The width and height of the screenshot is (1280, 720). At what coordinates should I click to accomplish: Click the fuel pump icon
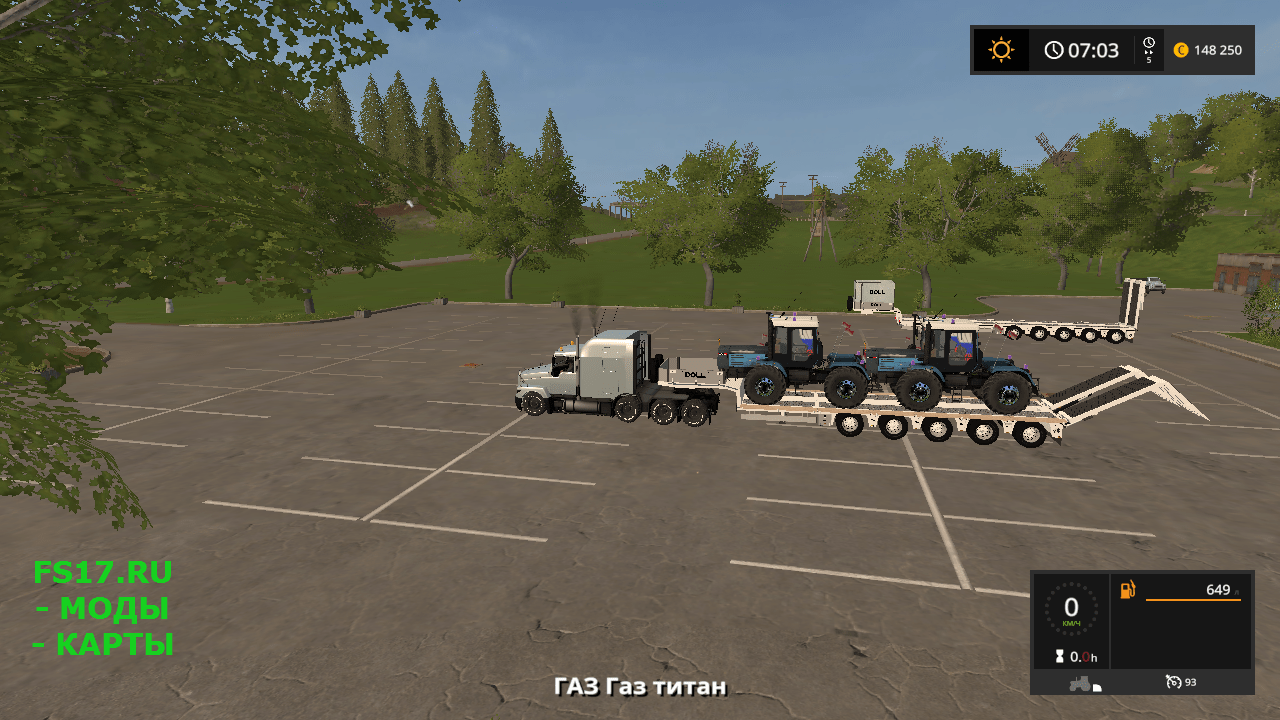point(1128,590)
